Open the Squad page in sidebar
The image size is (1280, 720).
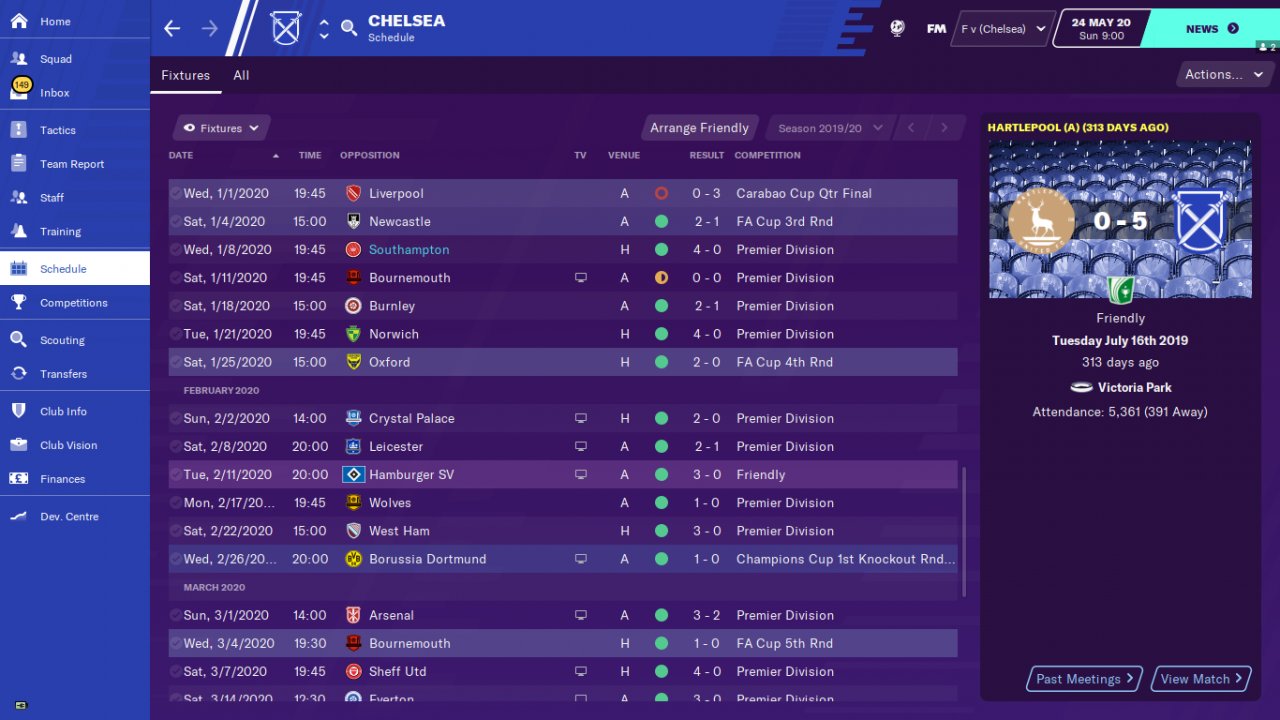pos(56,59)
